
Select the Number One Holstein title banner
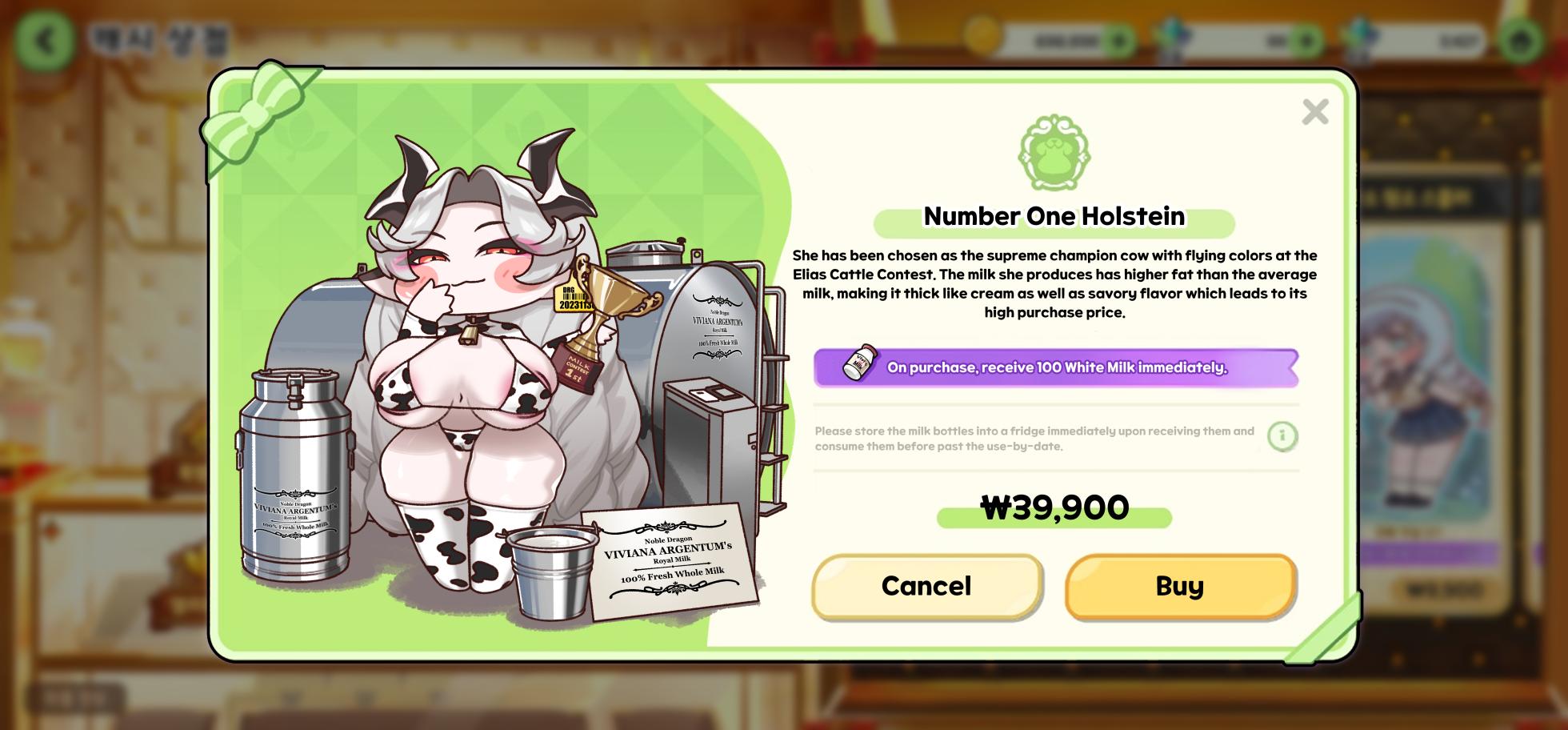click(1054, 216)
